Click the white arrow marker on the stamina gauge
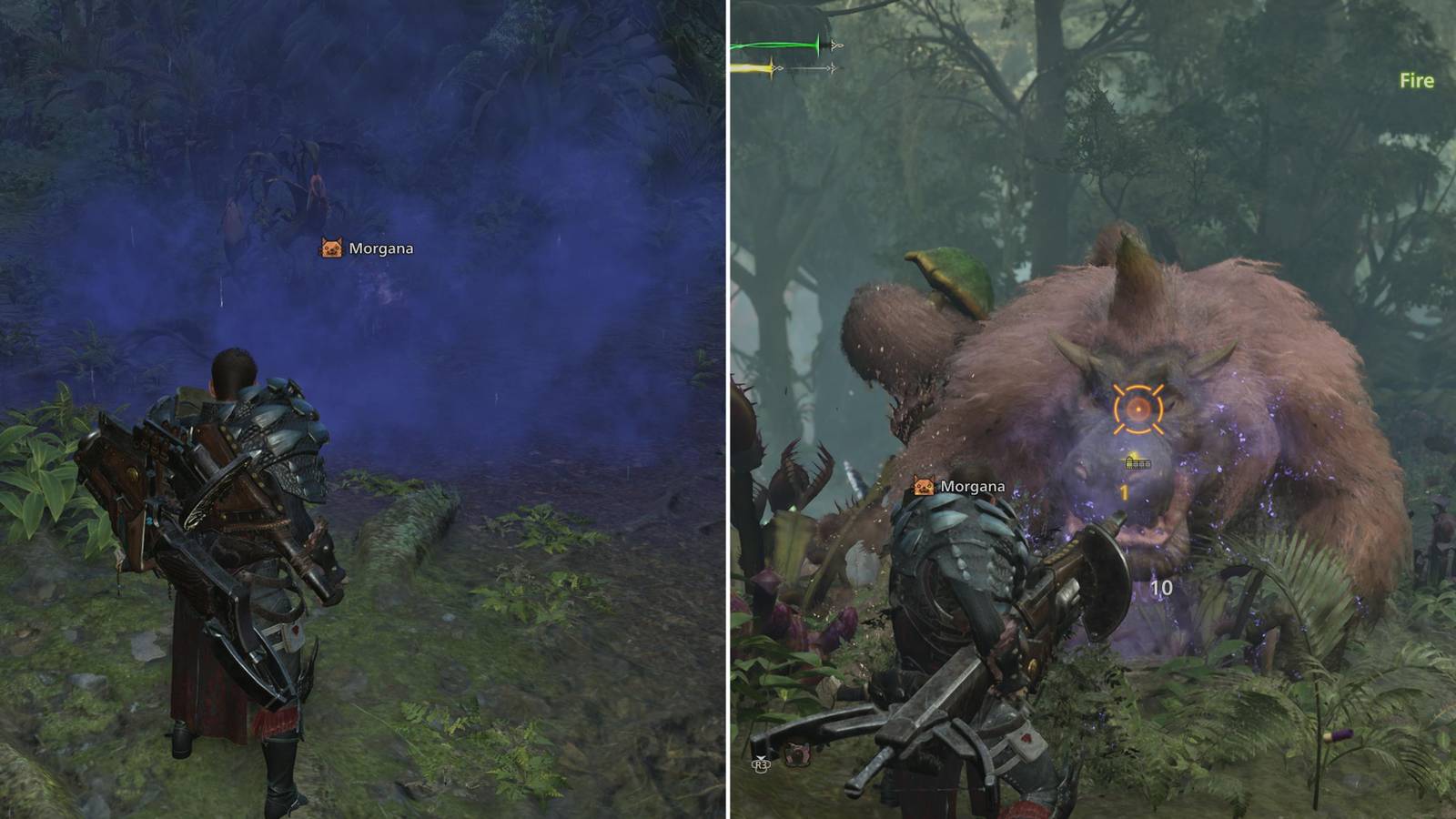This screenshot has height=819, width=1456. (x=831, y=66)
